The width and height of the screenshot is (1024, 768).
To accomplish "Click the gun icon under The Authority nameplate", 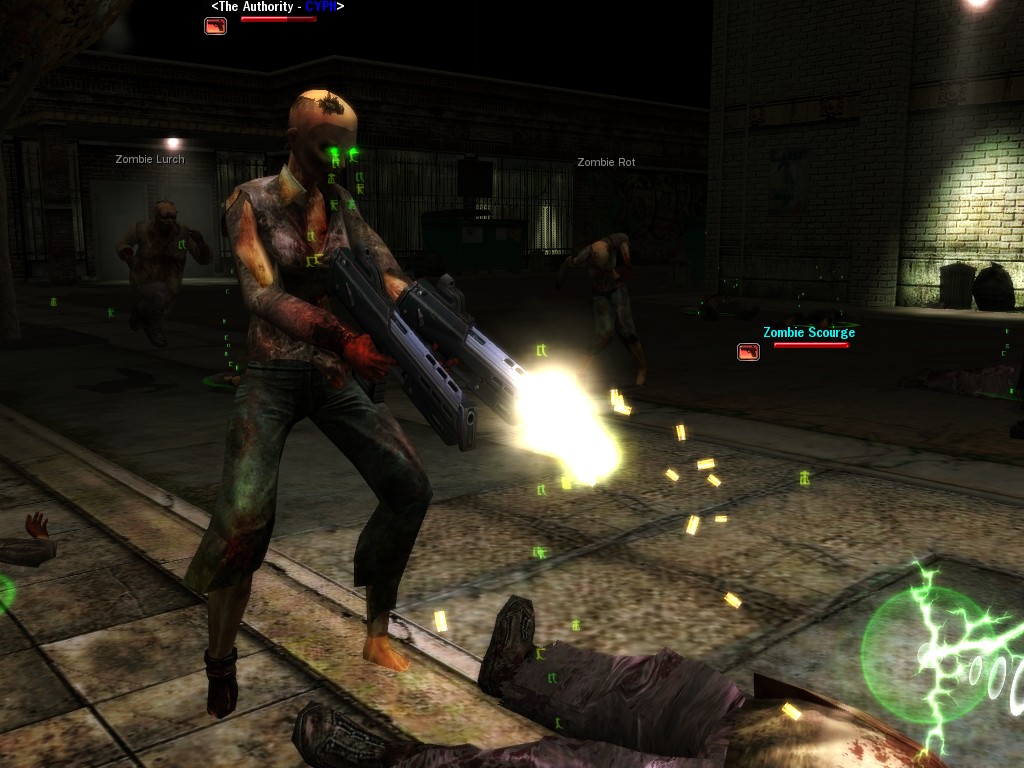I will [215, 26].
